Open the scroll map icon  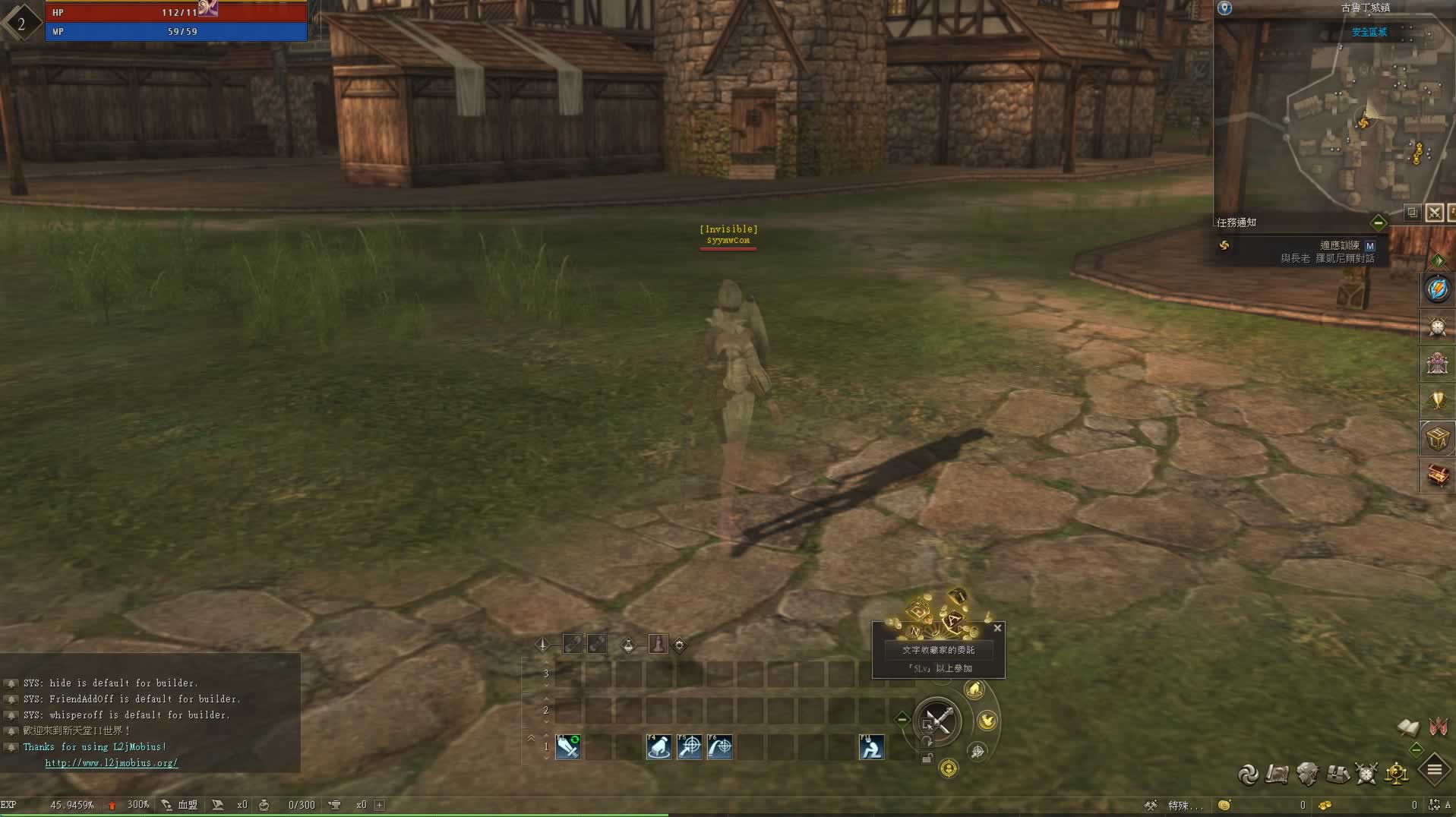1278,774
